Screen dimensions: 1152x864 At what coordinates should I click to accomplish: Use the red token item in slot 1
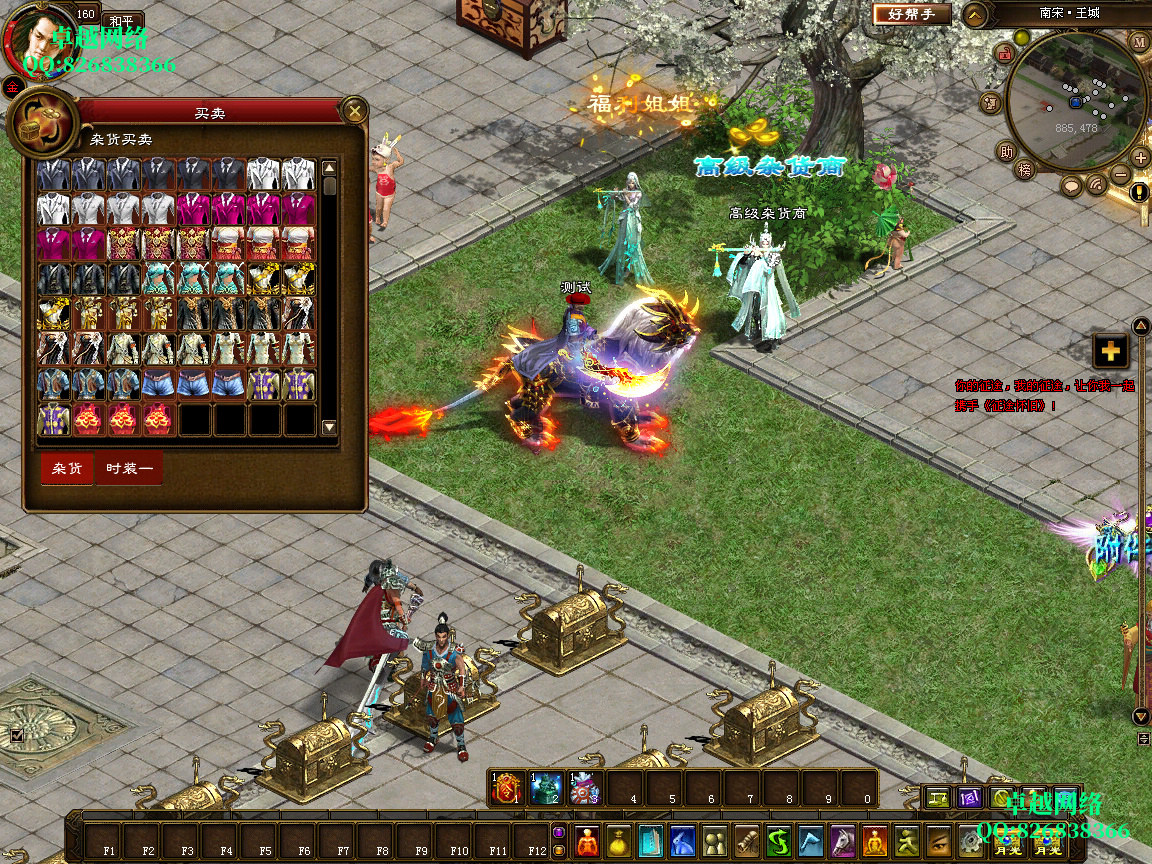[x=507, y=788]
